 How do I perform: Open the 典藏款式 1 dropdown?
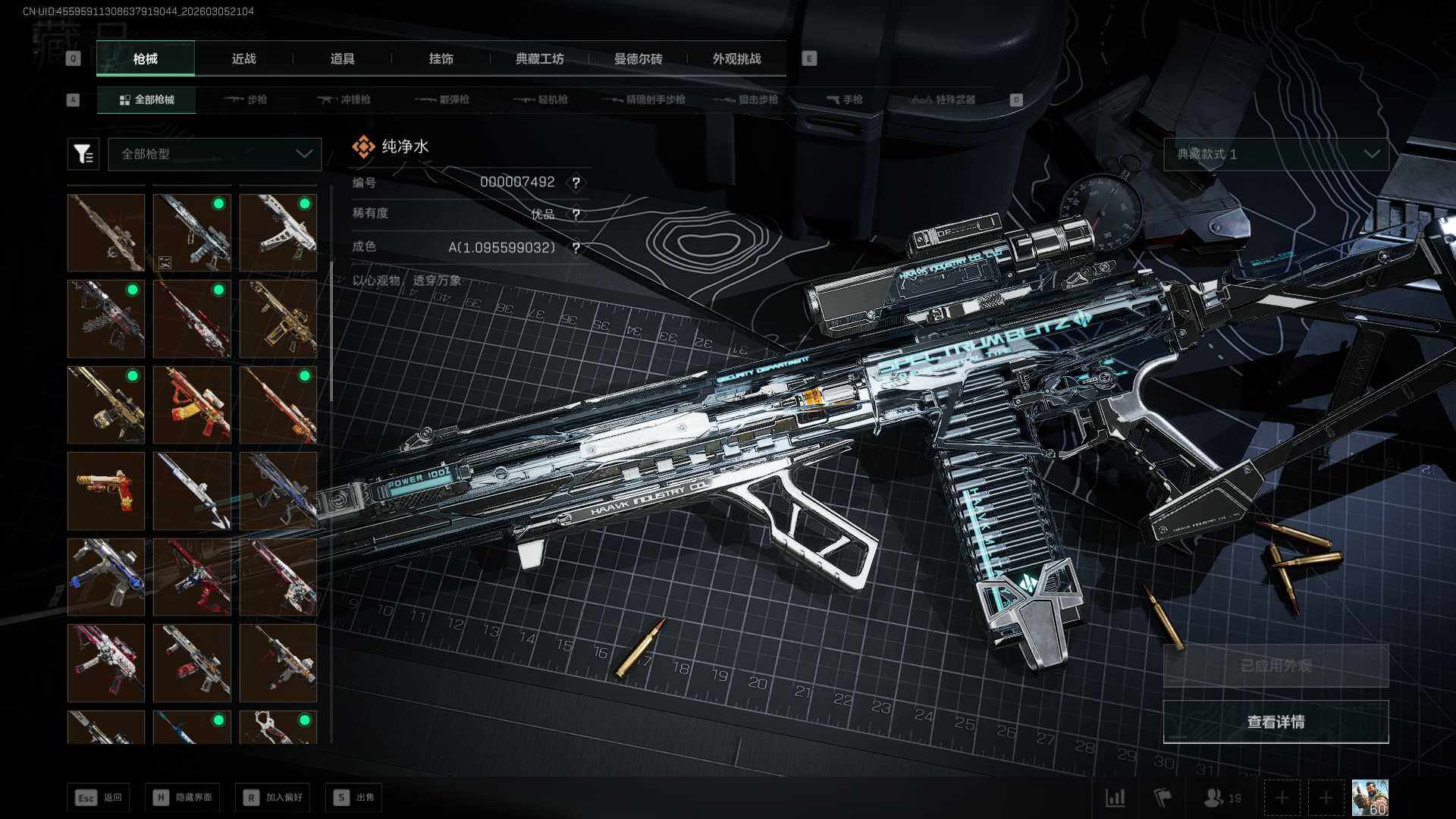pos(1276,154)
